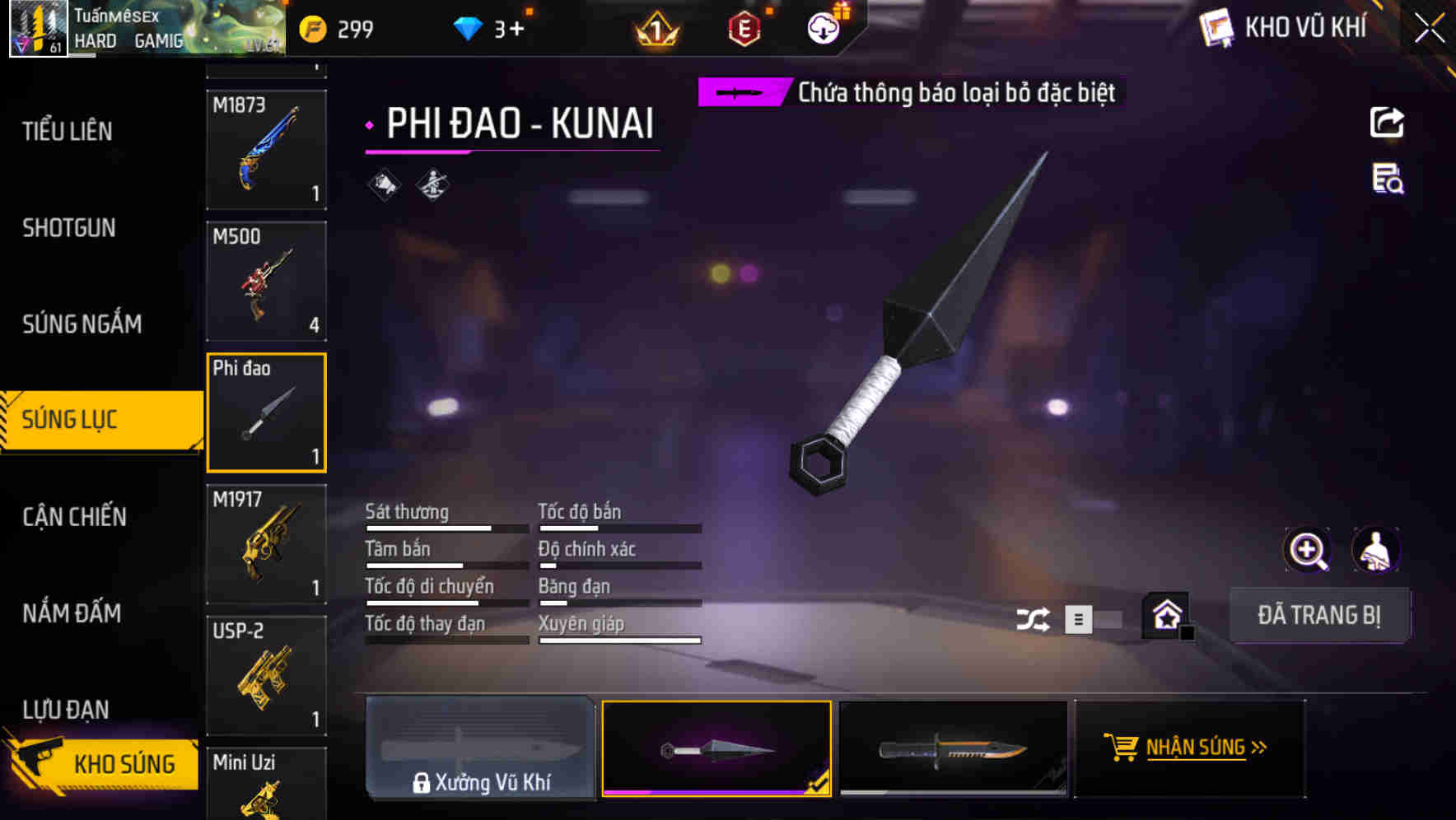This screenshot has height=820, width=1456.
Task: Open the locked Xưởng Vũ Khí panel
Action: coord(482,748)
